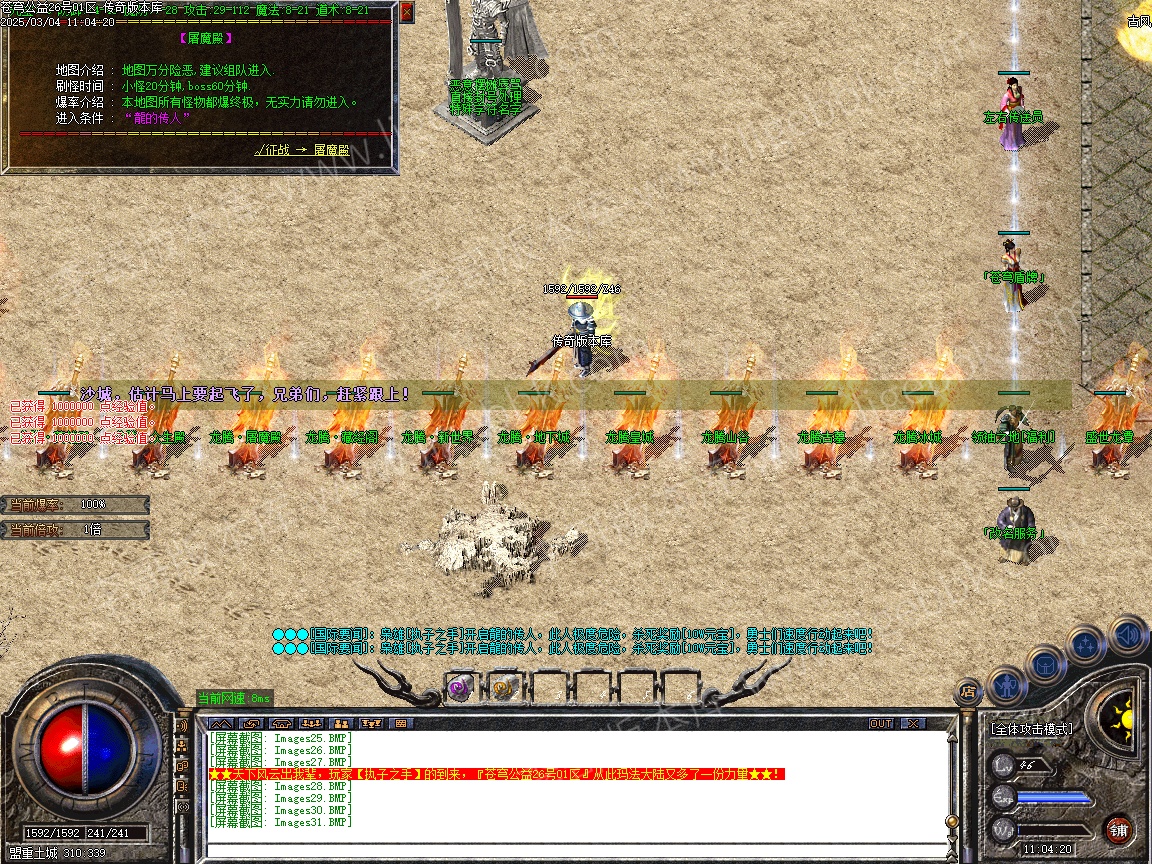This screenshot has width=1152, height=864.
Task: Click the chat text input line
Action: pyautogui.click(x=575, y=850)
